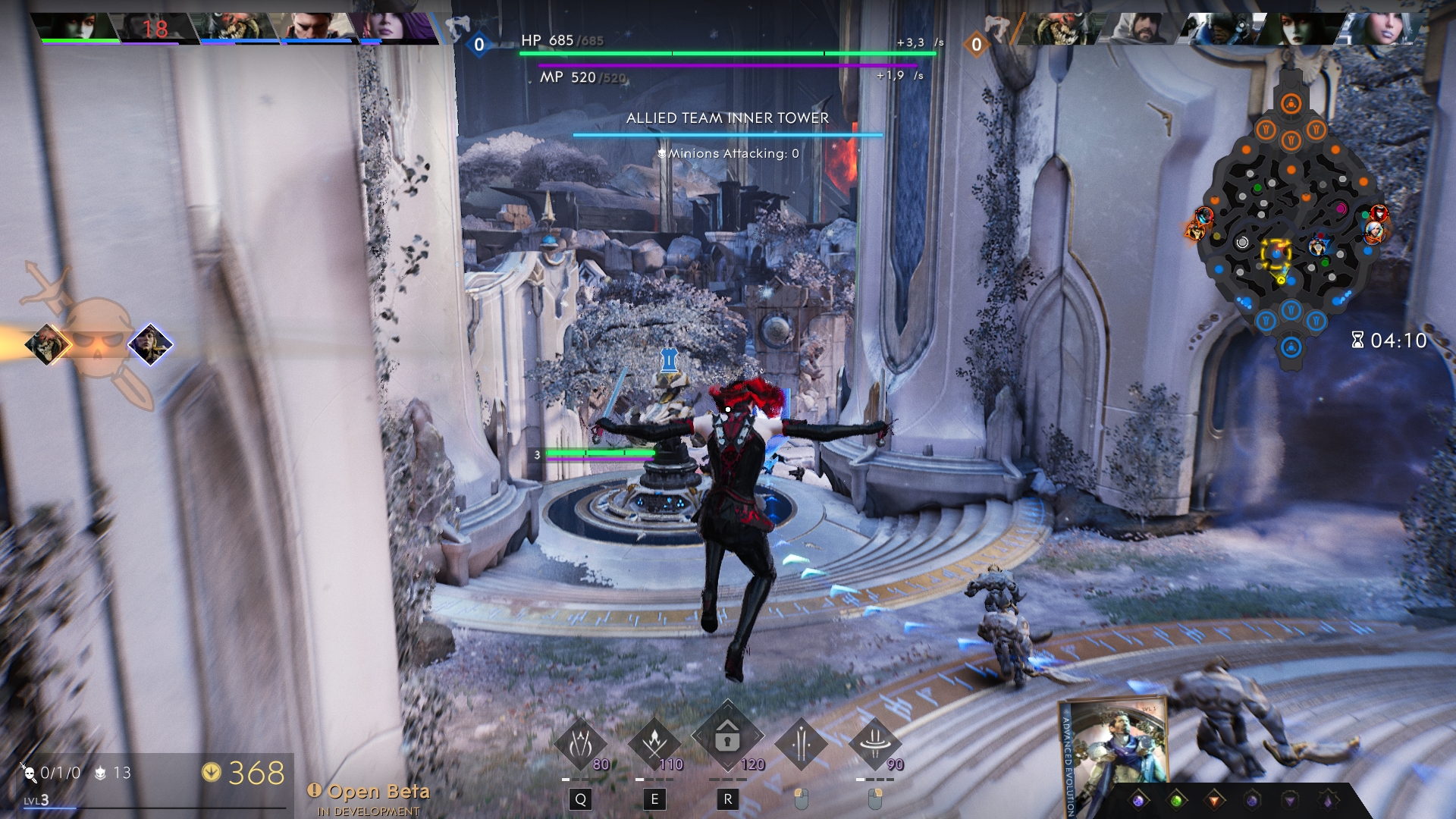The height and width of the screenshot is (819, 1456).
Task: Select the locked ultimate ability icon
Action: tap(727, 737)
